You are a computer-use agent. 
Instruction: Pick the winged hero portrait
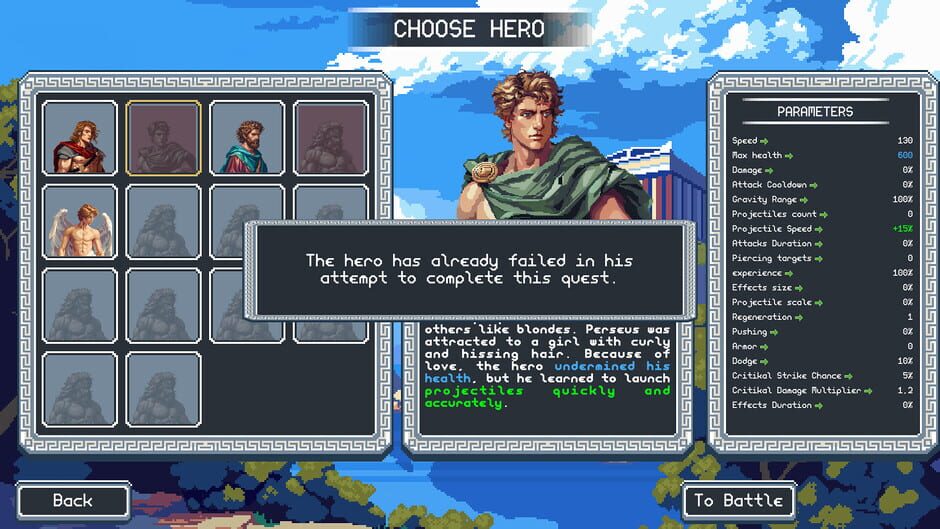(80, 222)
